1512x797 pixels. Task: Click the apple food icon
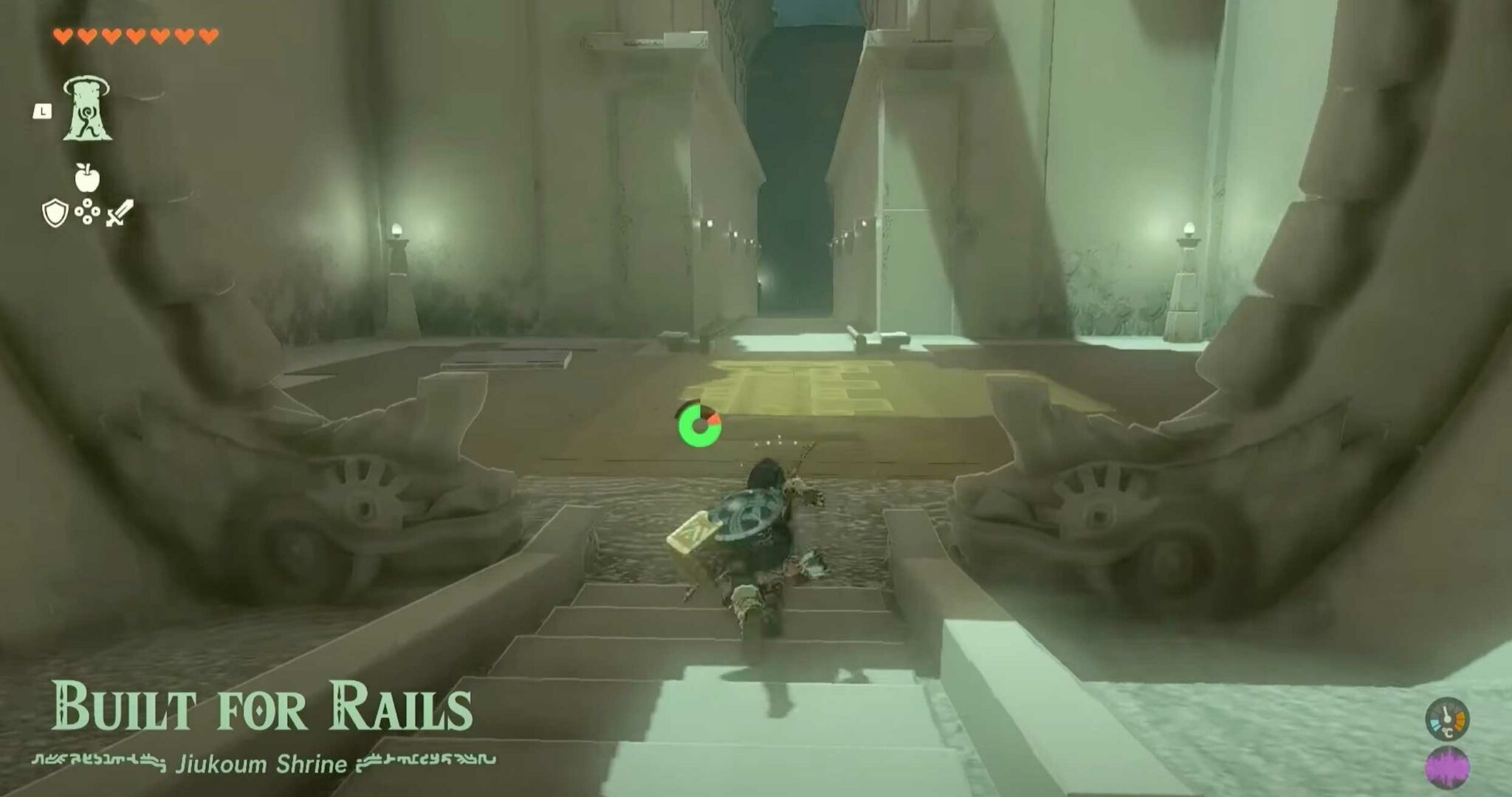(x=89, y=178)
